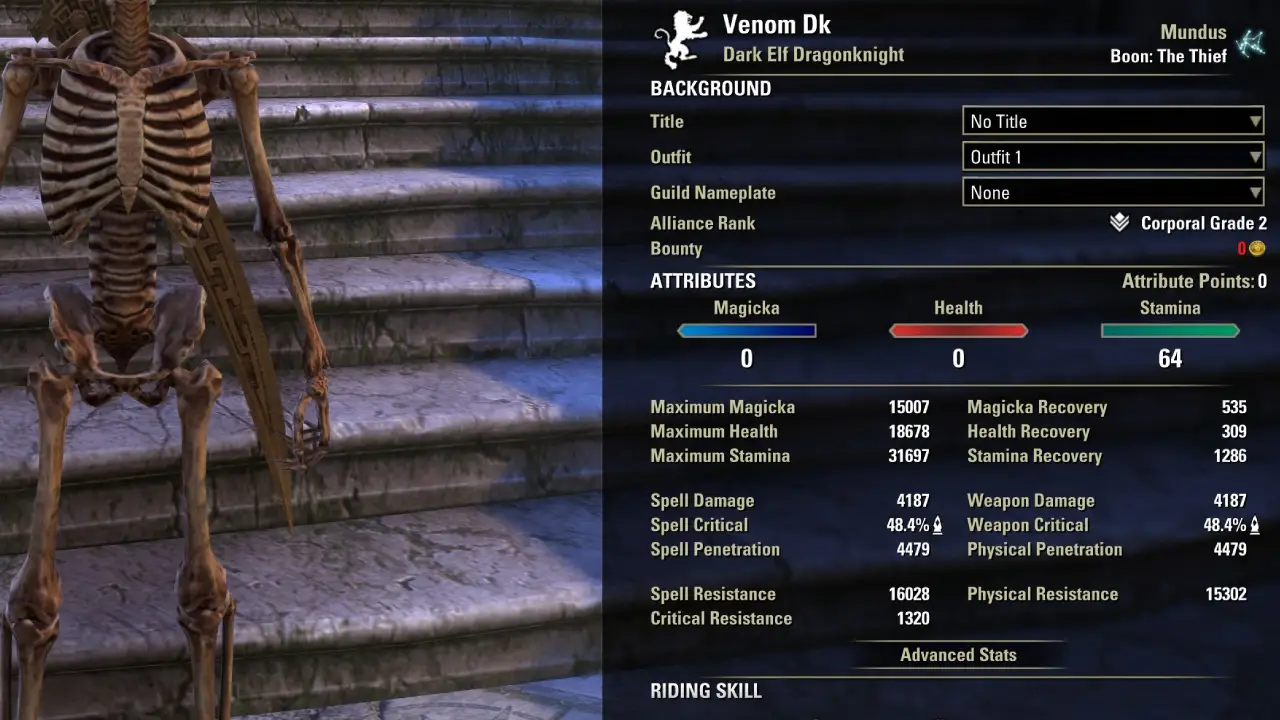Expand the Outfit 1 dropdown
The height and width of the screenshot is (720, 1280).
point(1112,157)
